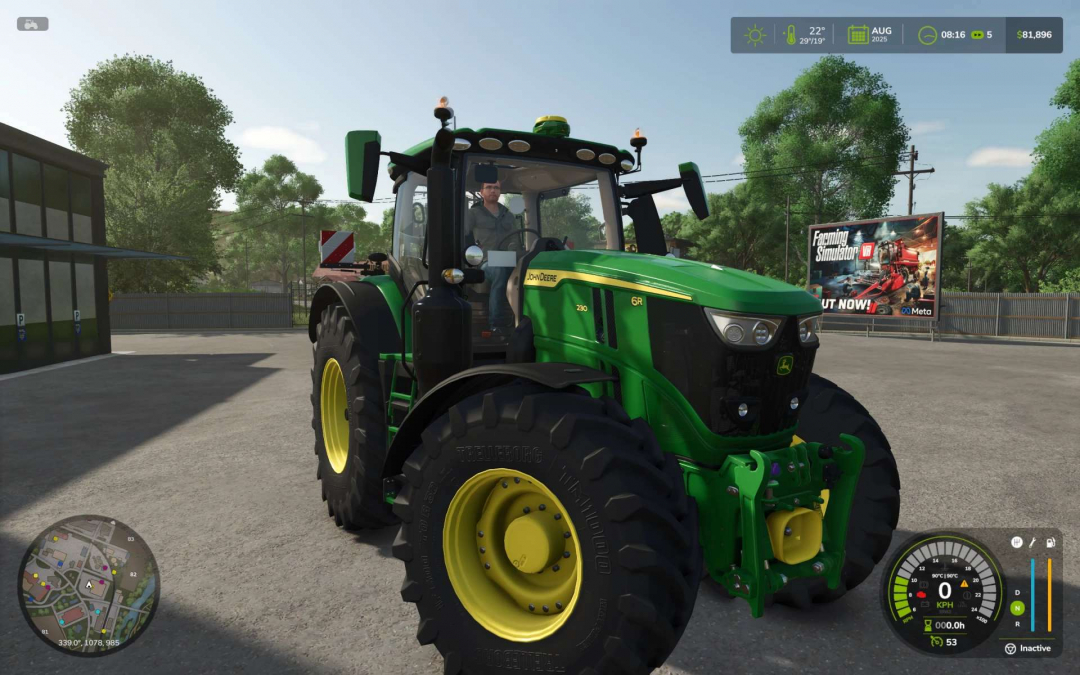1080x675 pixels.
Task: Select the green calendar icon
Action: click(857, 35)
